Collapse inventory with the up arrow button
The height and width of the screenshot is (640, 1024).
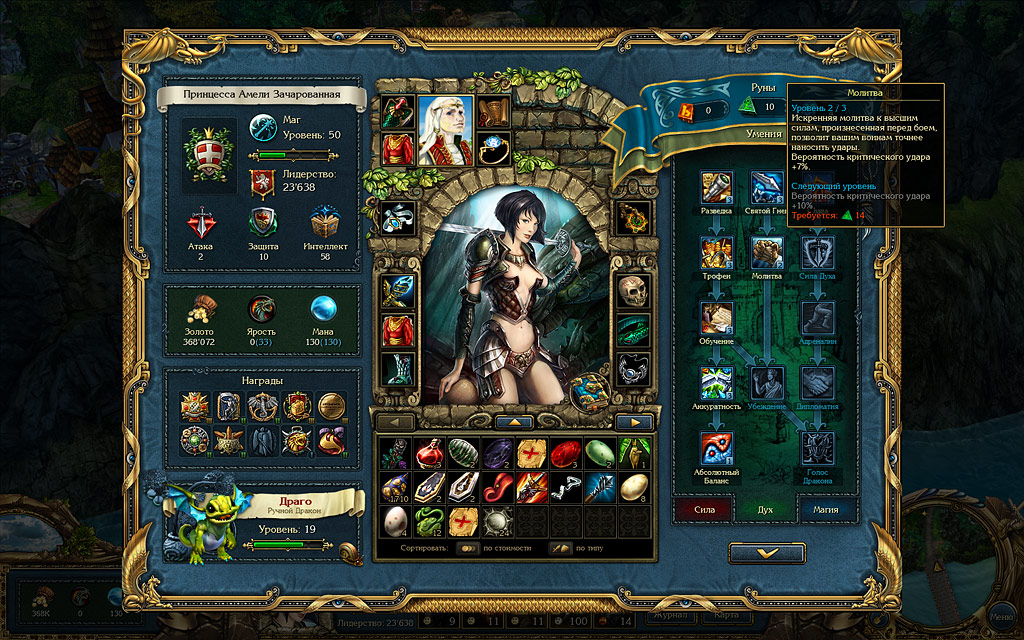coord(514,422)
